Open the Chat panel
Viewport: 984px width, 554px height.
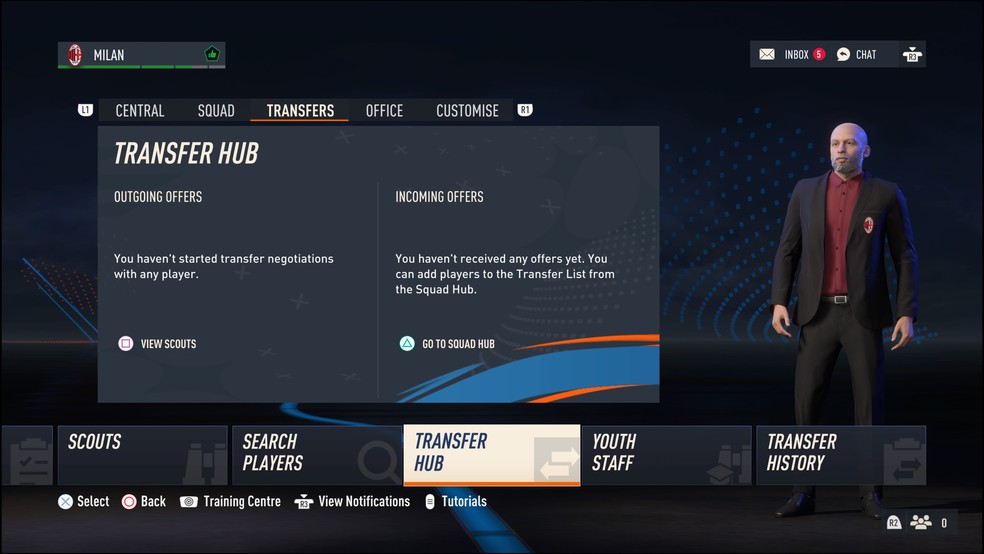click(857, 54)
